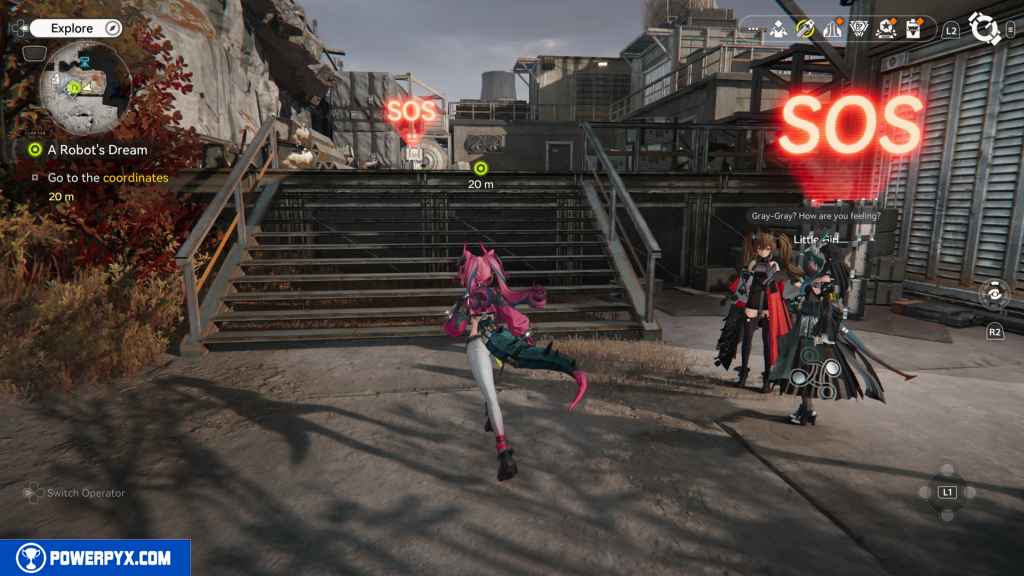Open the clipboard icon with notification dot
This screenshot has width=1024, height=576.
pos(912,30)
